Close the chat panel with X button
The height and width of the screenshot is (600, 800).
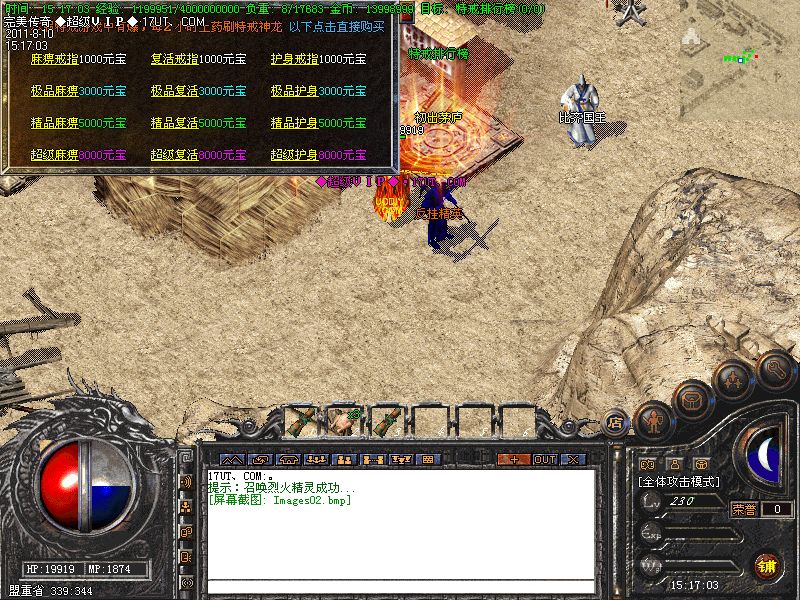coord(573,459)
